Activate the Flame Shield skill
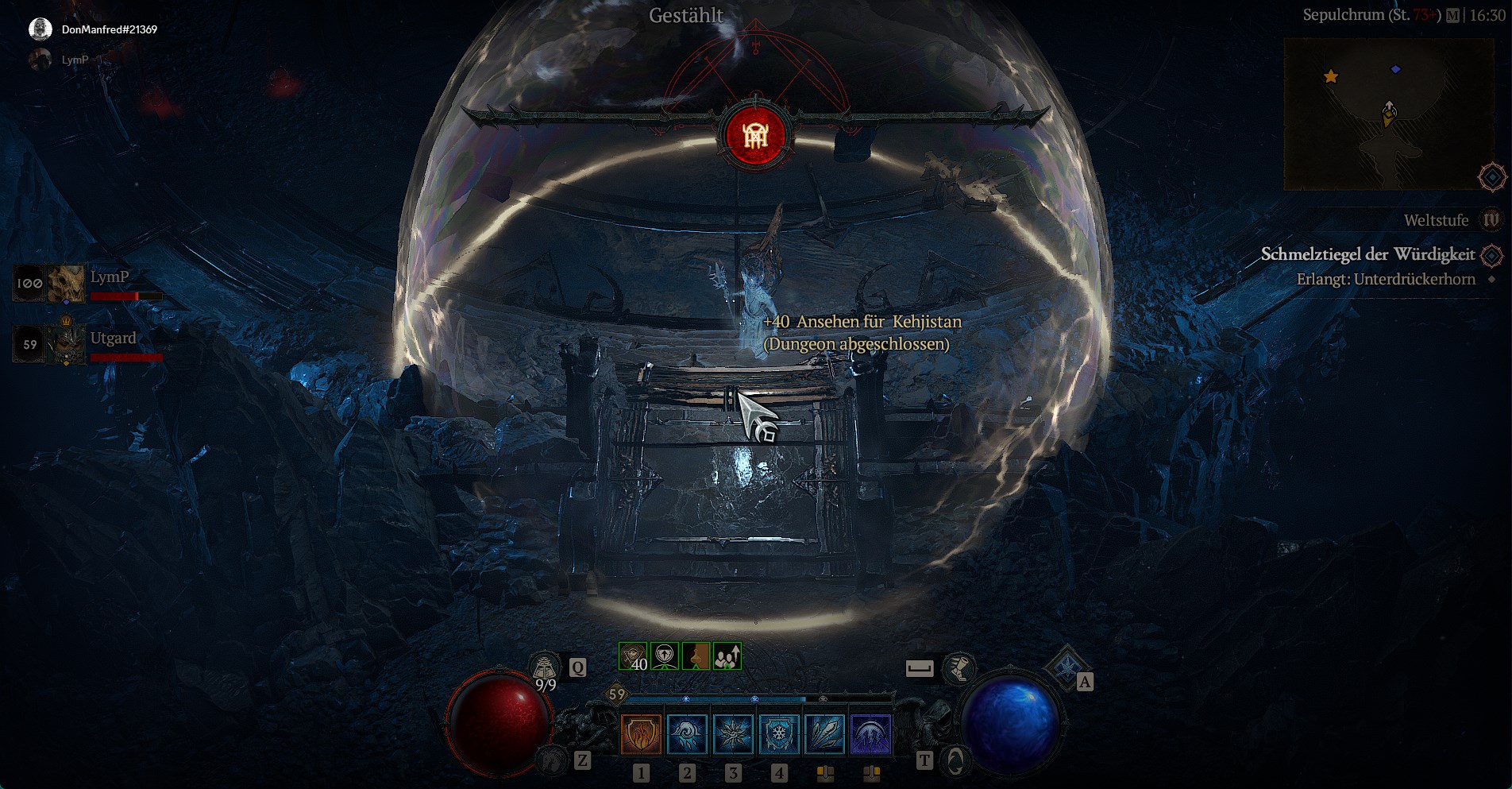 point(640,733)
